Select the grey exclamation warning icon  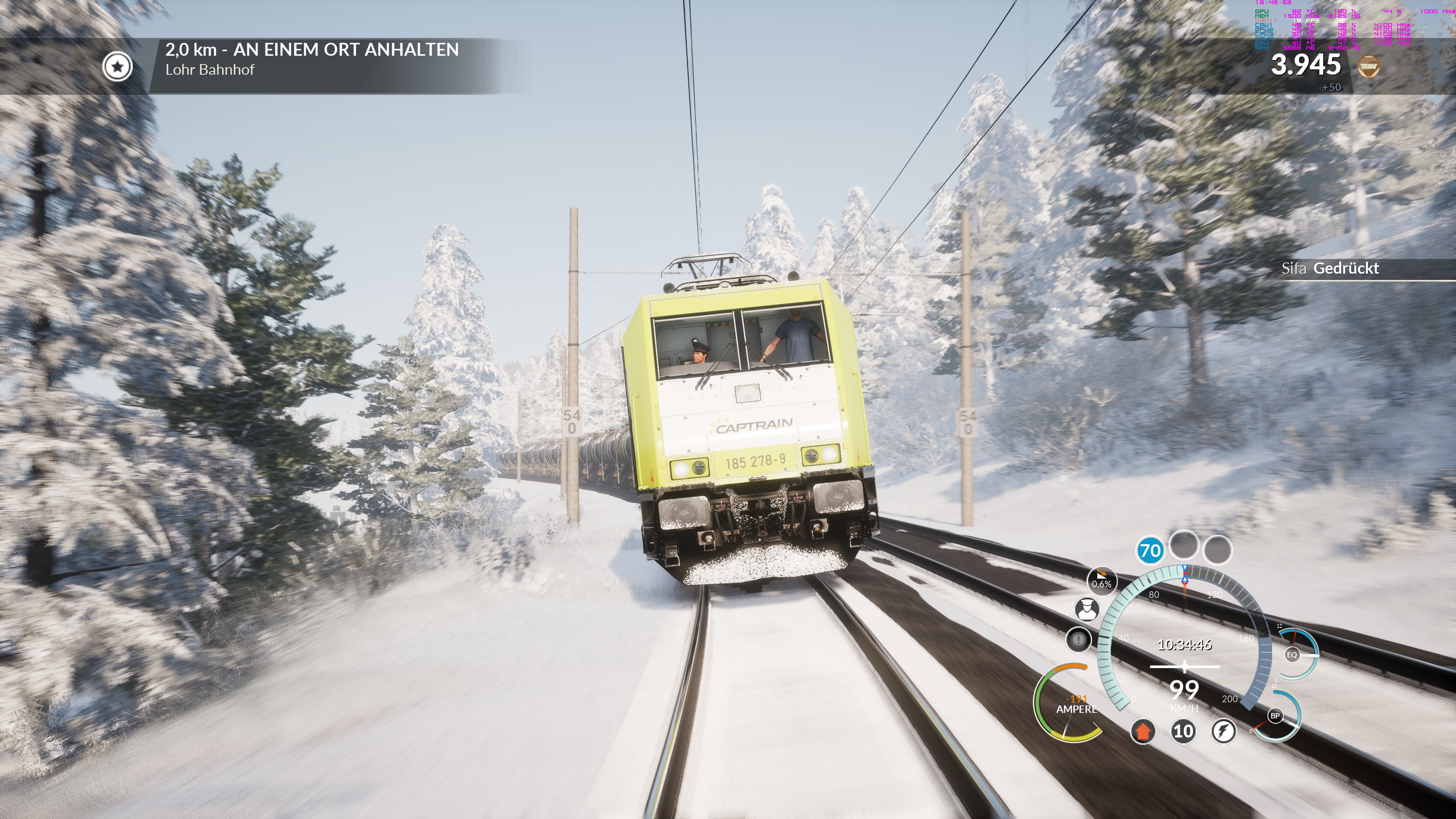pos(1078,640)
